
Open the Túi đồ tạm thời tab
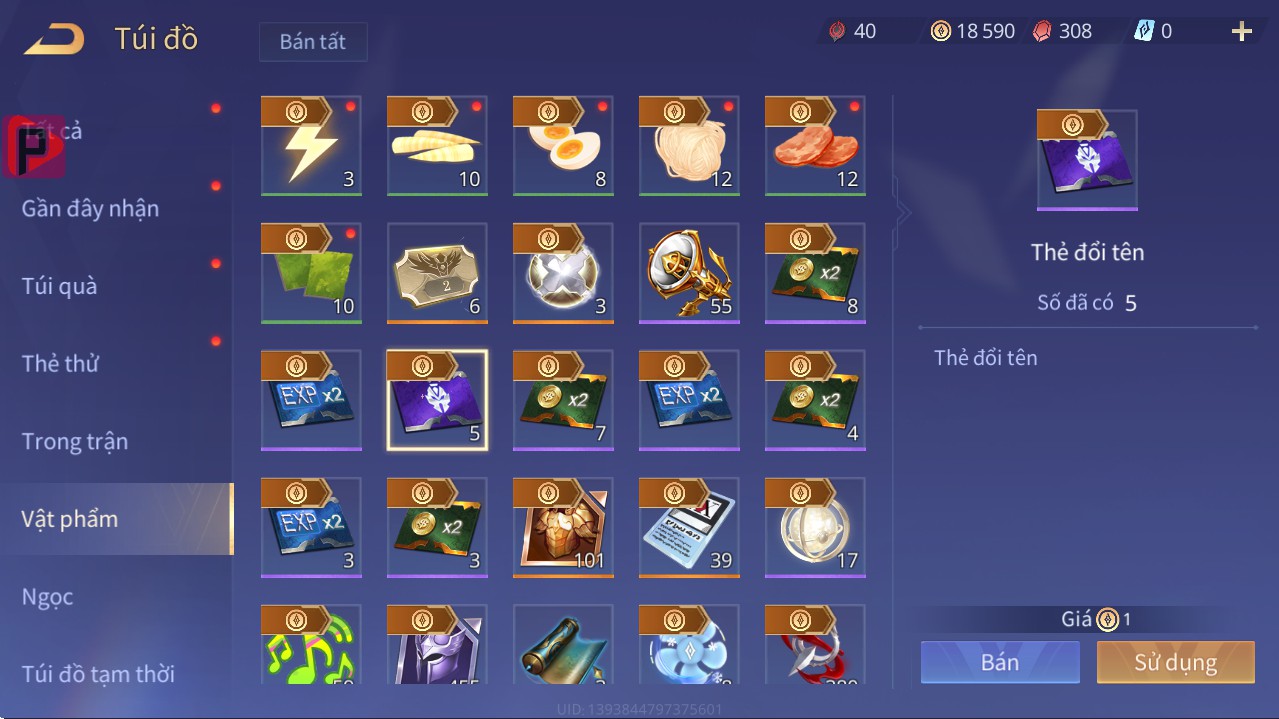(x=98, y=674)
